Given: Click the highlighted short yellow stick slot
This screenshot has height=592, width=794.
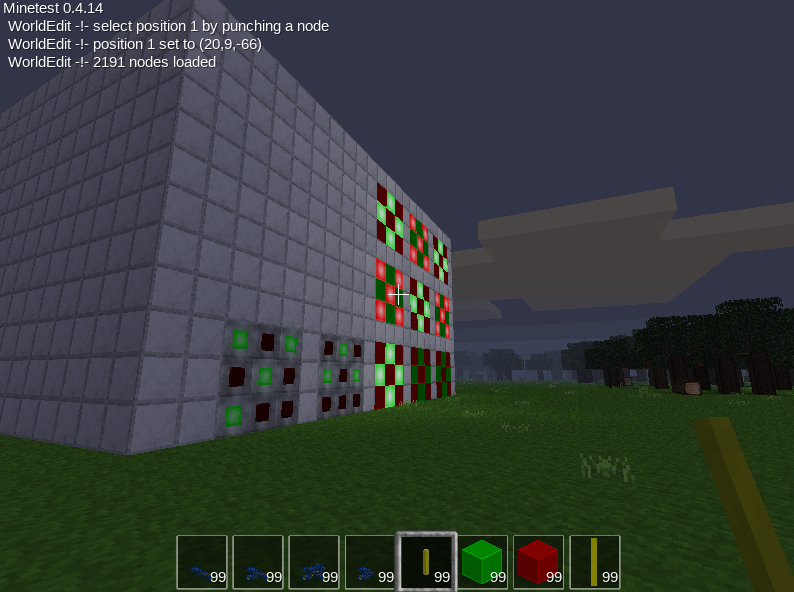Looking at the screenshot, I should click(x=426, y=561).
